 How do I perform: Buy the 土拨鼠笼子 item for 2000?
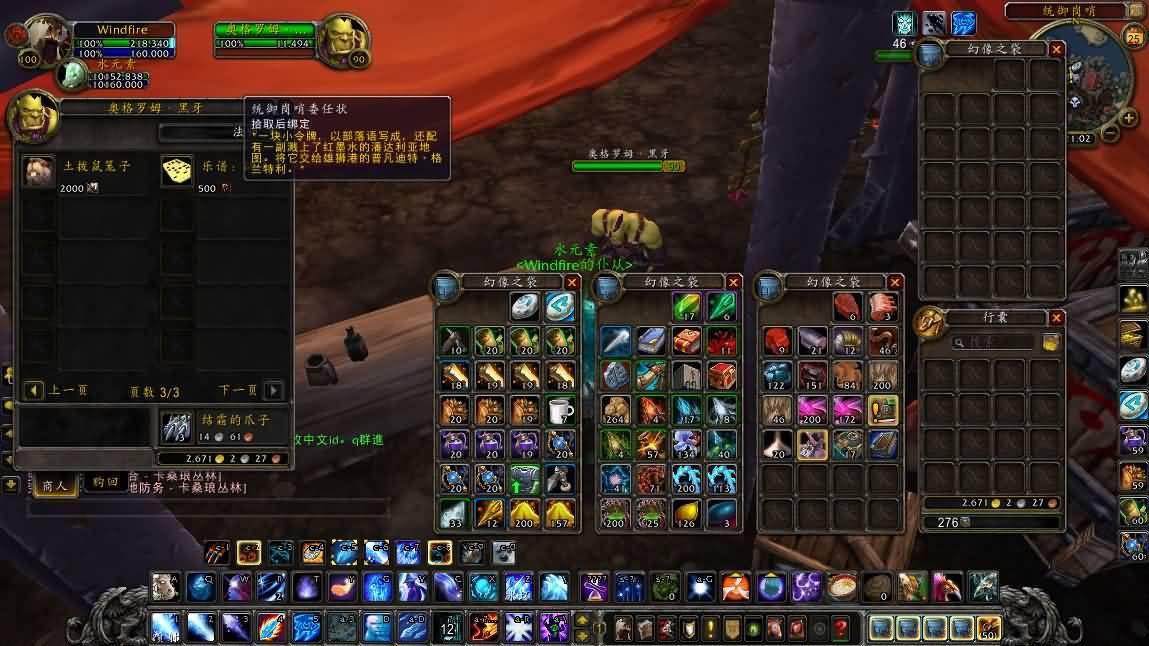point(40,171)
